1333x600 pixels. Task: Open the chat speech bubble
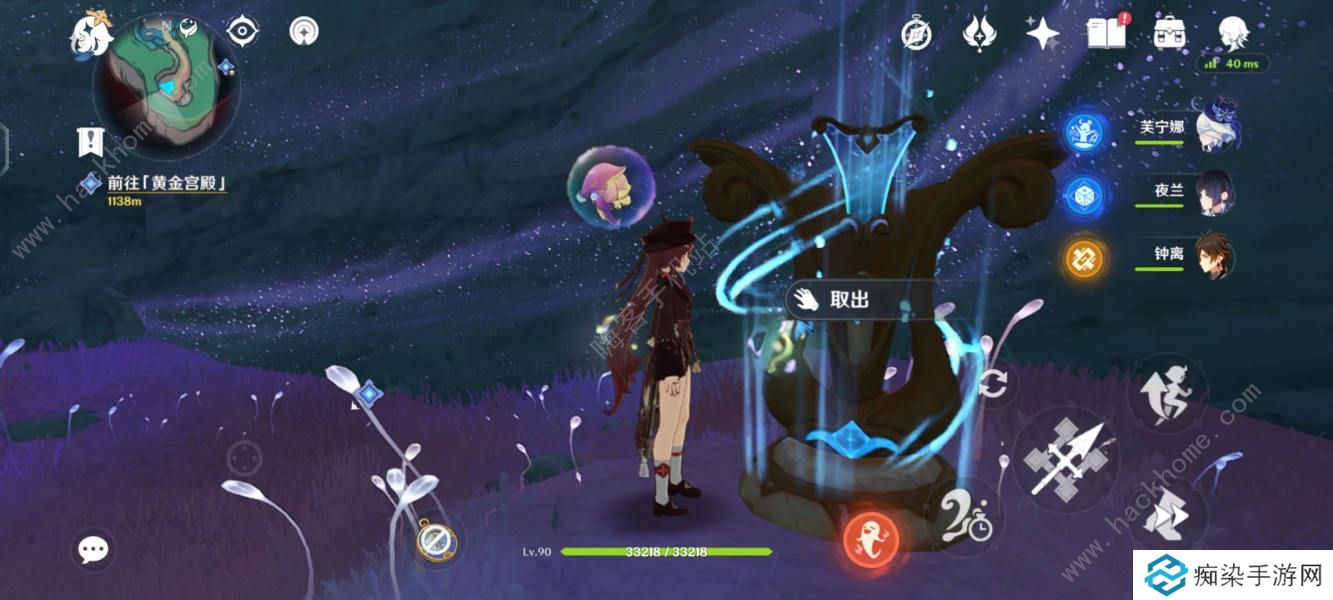pos(94,548)
